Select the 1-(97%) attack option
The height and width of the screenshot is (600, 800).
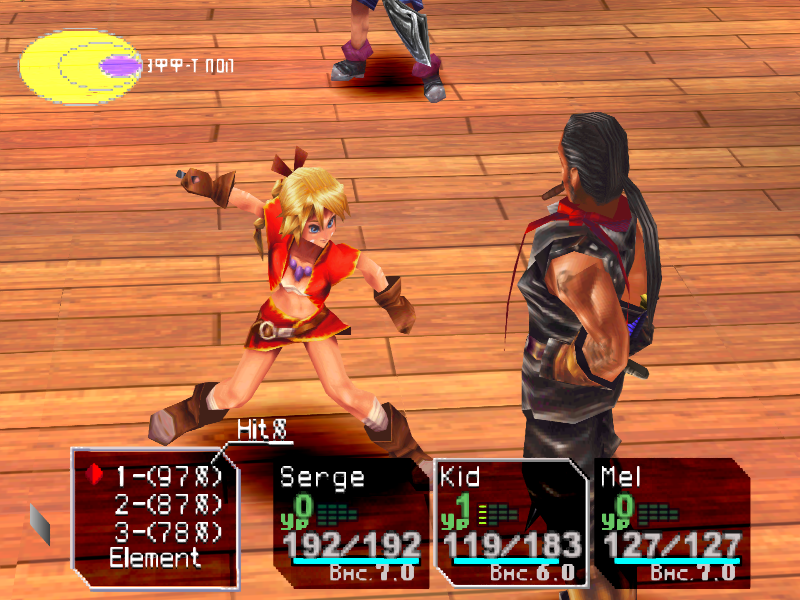(166, 474)
